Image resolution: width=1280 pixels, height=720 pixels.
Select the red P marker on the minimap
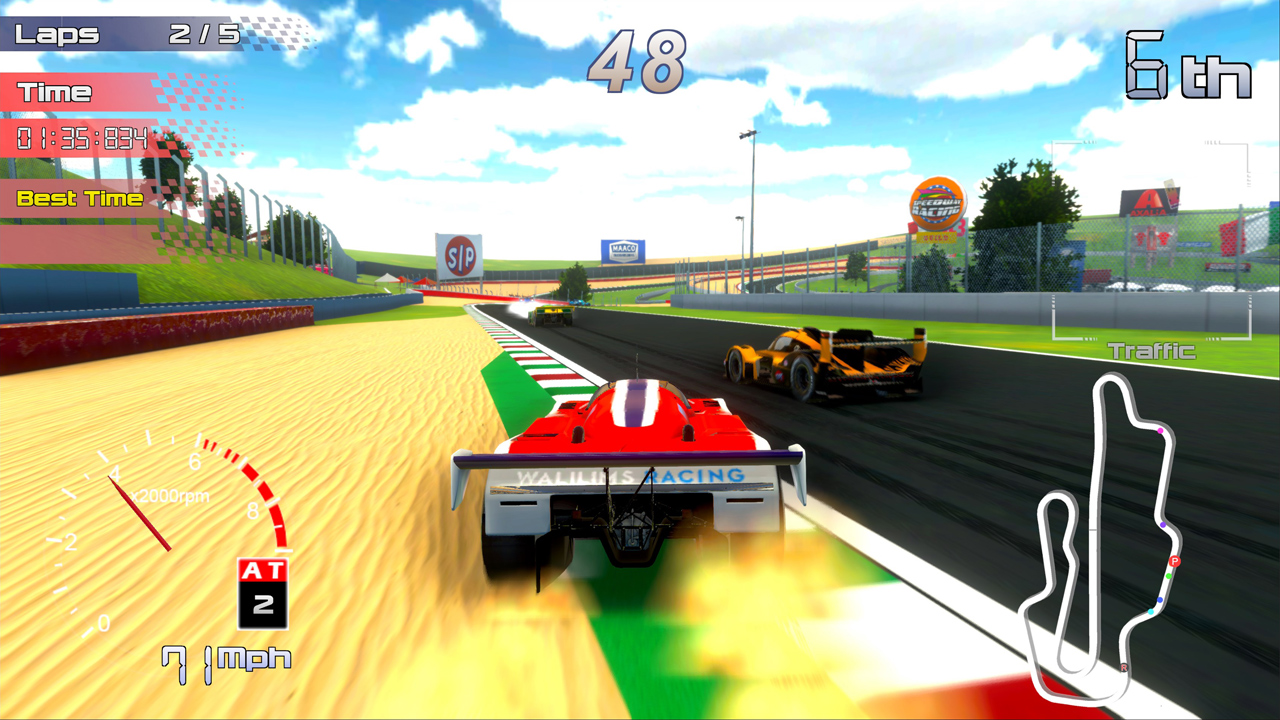click(x=1175, y=562)
